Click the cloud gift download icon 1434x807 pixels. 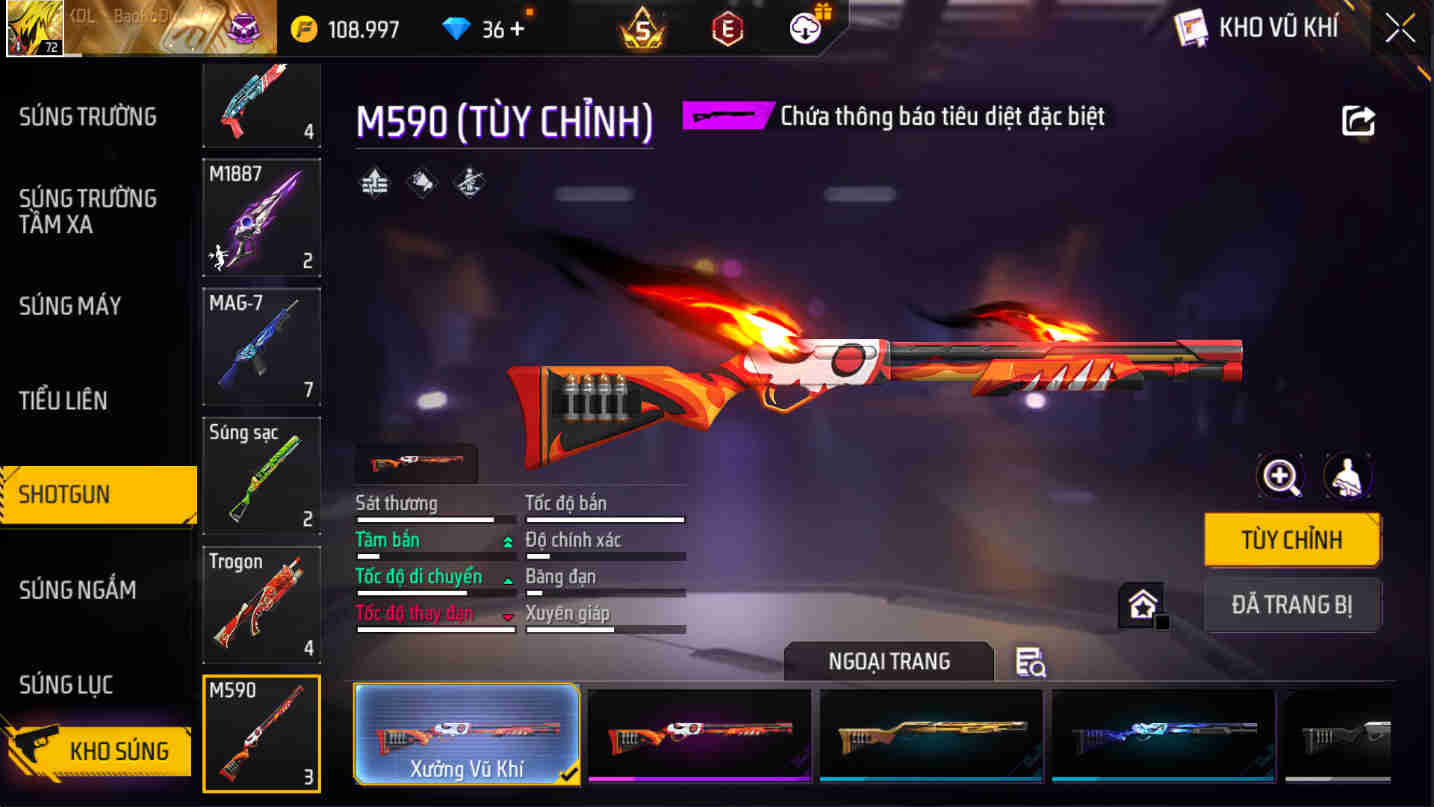(x=803, y=27)
